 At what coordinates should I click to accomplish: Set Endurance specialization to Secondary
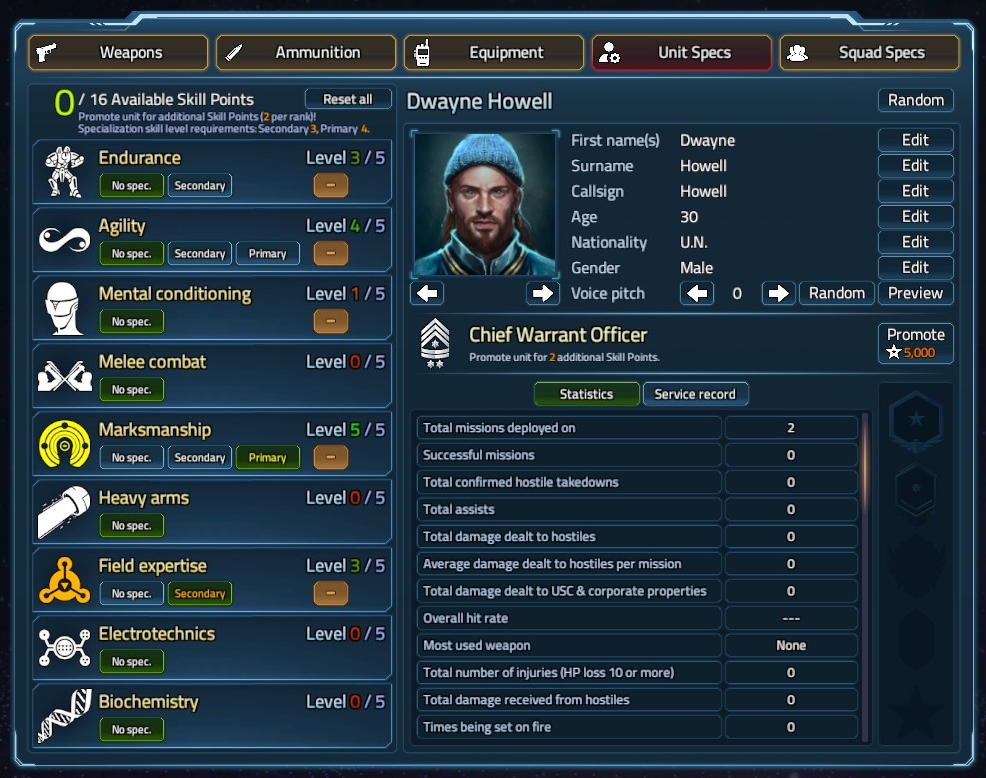tap(200, 186)
